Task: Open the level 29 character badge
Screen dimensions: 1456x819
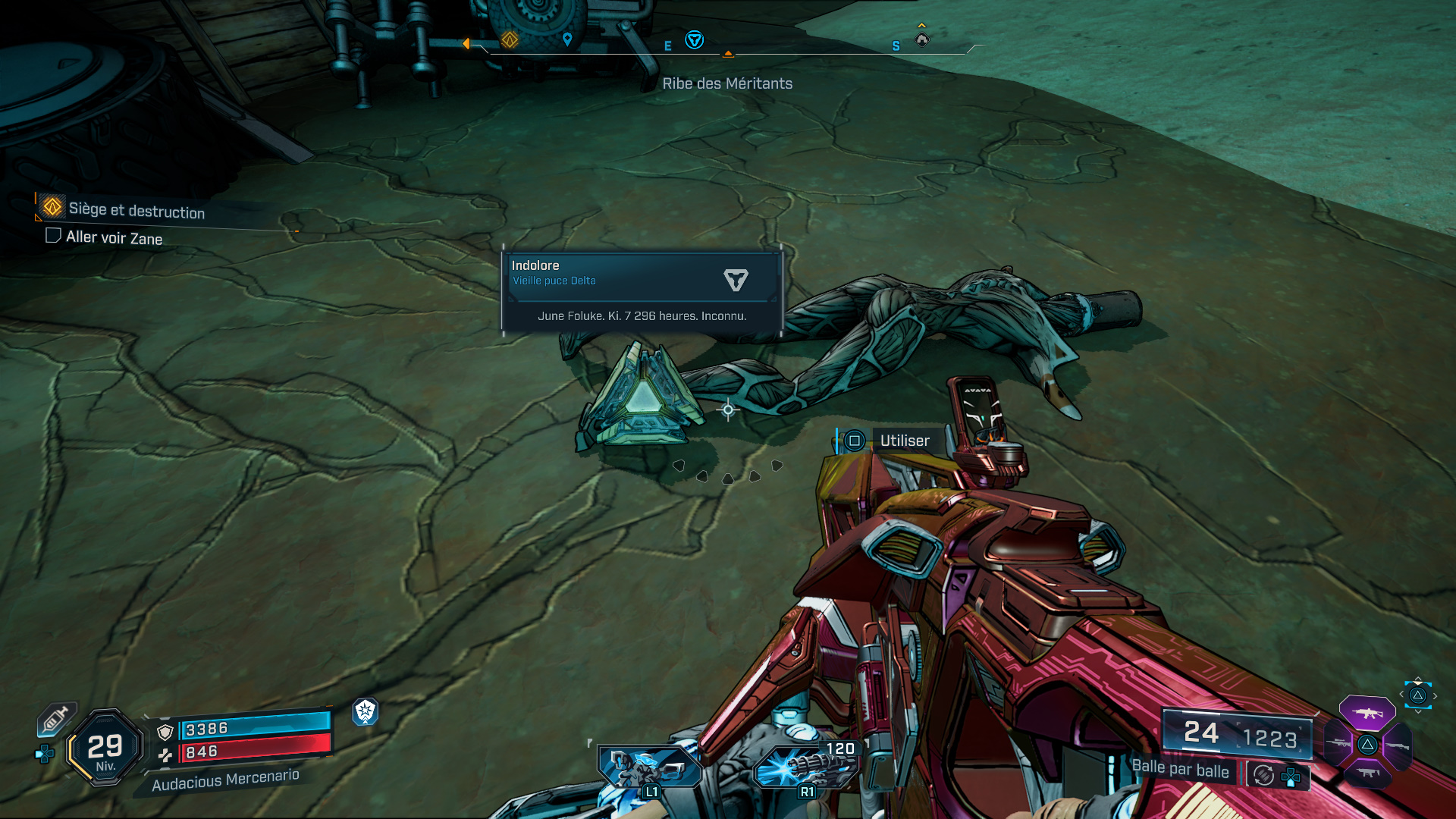Action: [105, 748]
